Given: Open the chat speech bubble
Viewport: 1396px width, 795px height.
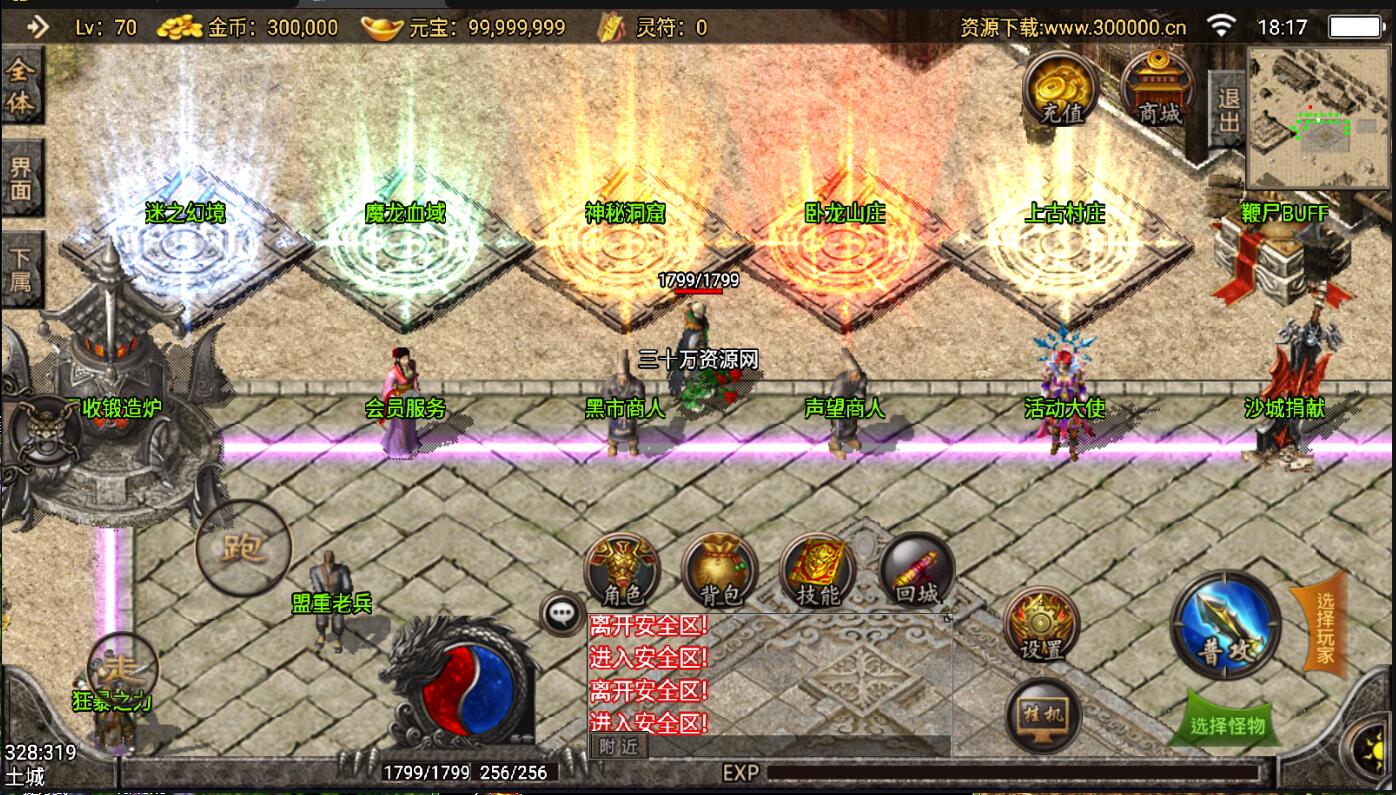Looking at the screenshot, I should click(562, 614).
